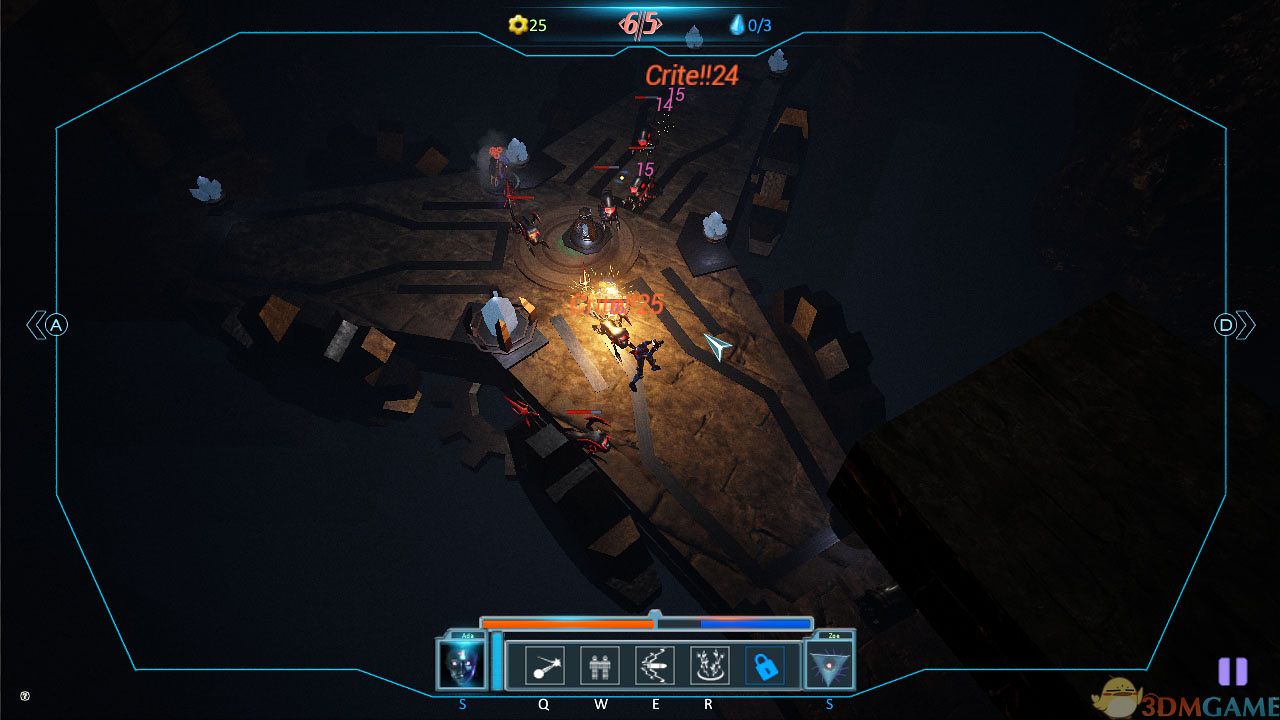Trigger the electrified bullet ability
This screenshot has height=720, width=1280.
(655, 666)
